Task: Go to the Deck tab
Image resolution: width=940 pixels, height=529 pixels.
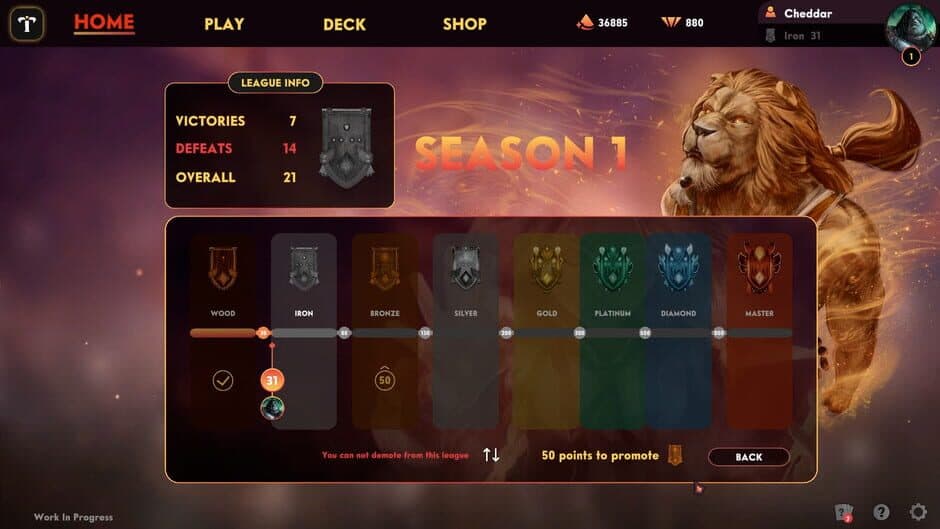Action: 344,24
